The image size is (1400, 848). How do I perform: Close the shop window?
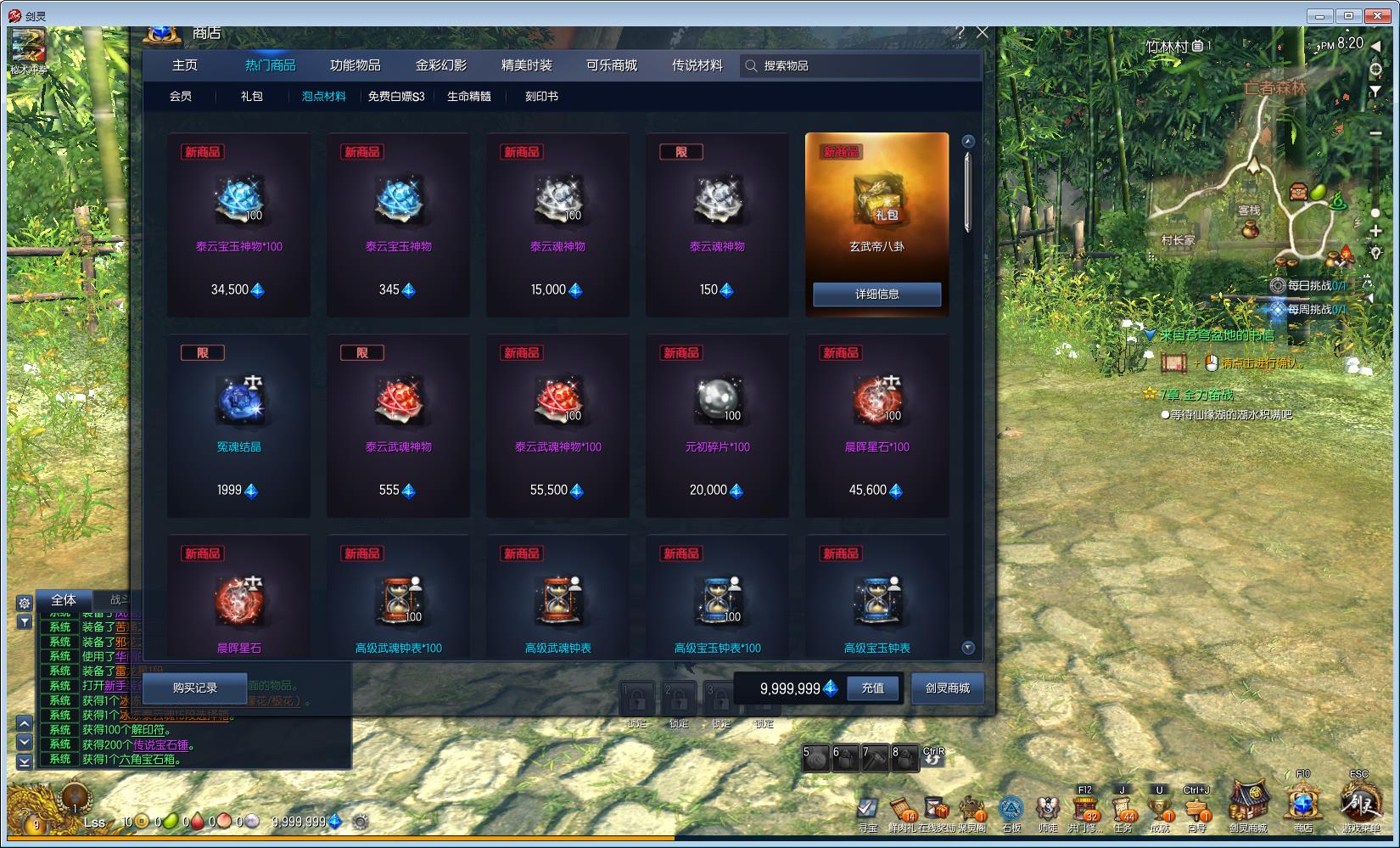click(983, 32)
